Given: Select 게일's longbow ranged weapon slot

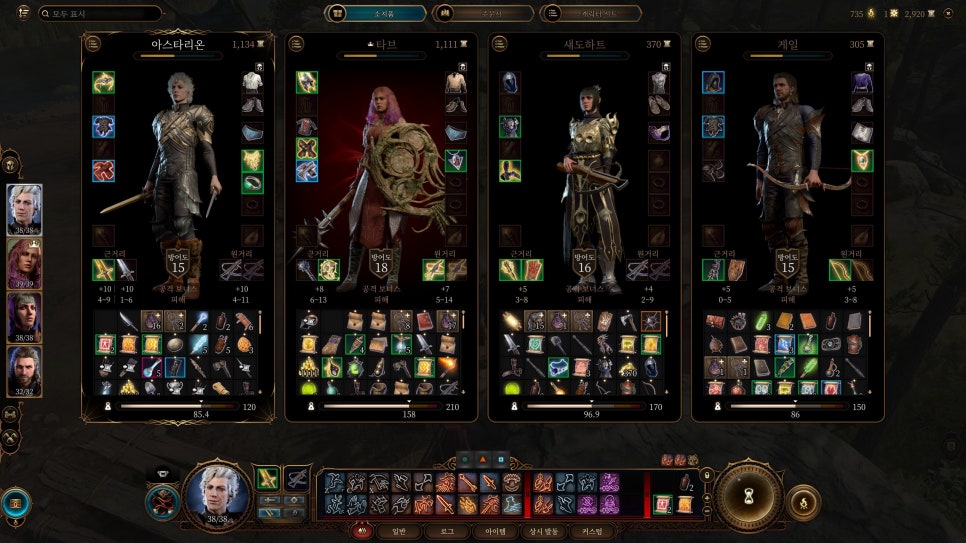Looking at the screenshot, I should (836, 270).
